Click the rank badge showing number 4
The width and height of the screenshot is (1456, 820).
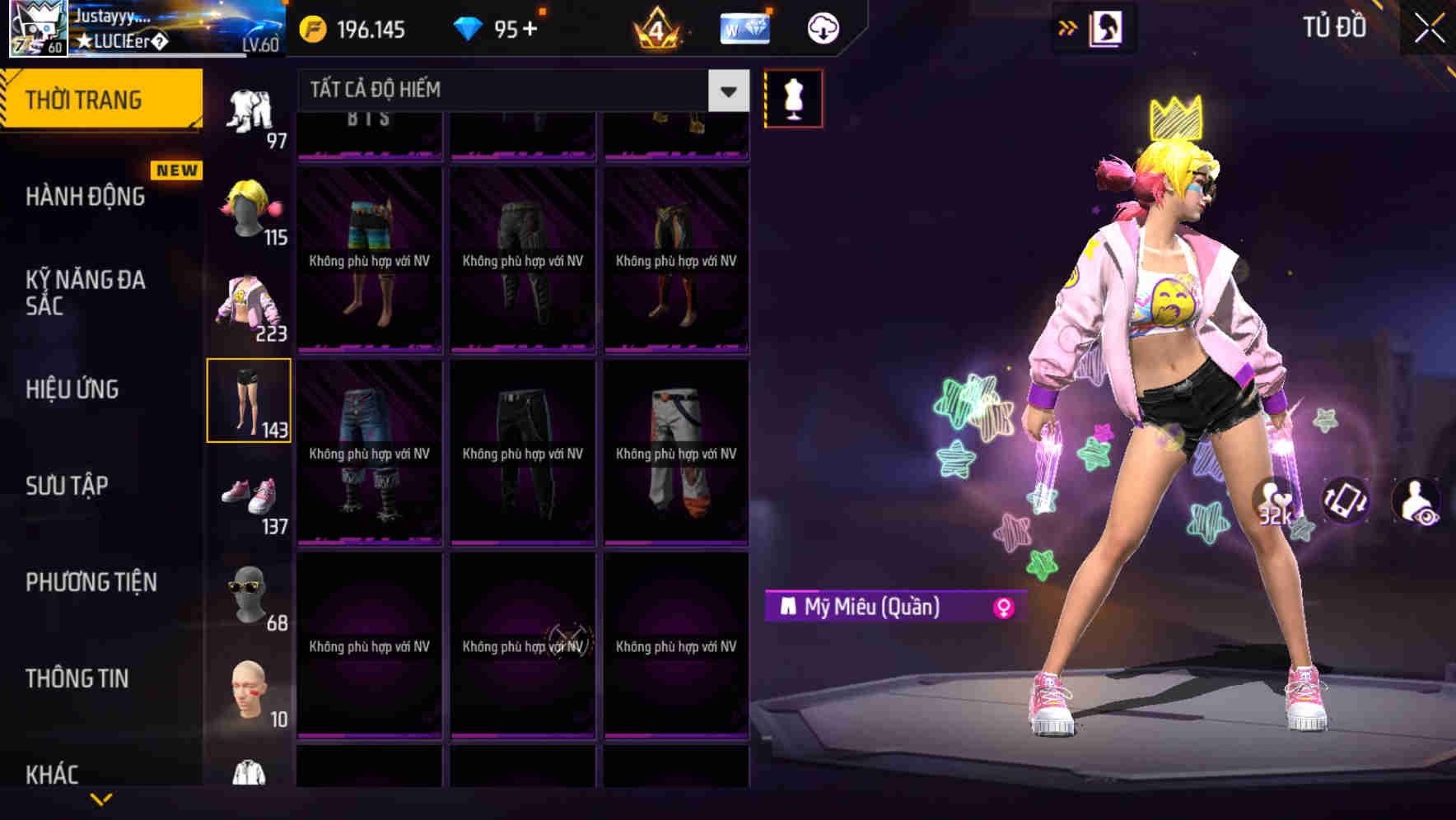659,29
